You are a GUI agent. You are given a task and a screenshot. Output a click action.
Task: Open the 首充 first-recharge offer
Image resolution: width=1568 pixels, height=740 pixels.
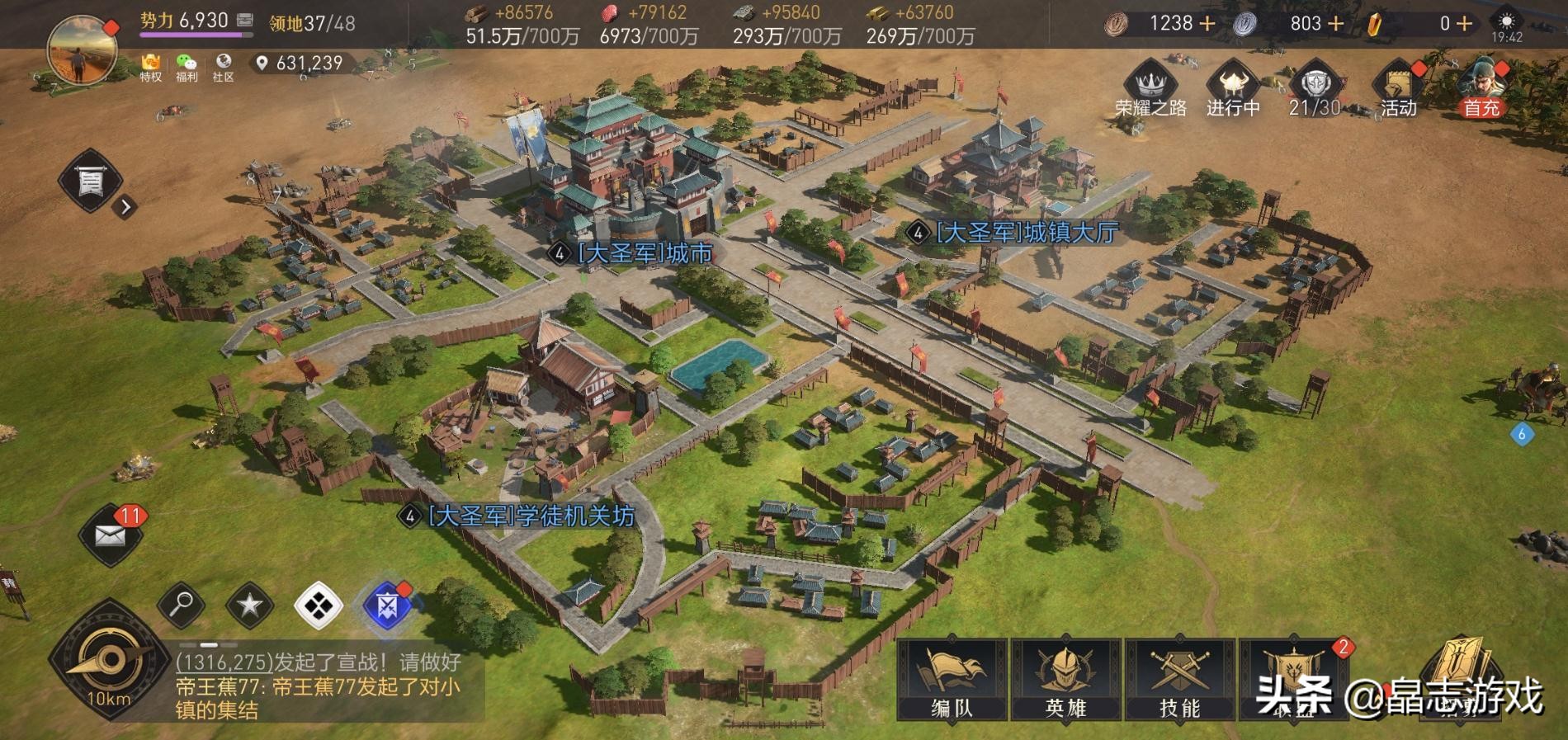[x=1481, y=87]
